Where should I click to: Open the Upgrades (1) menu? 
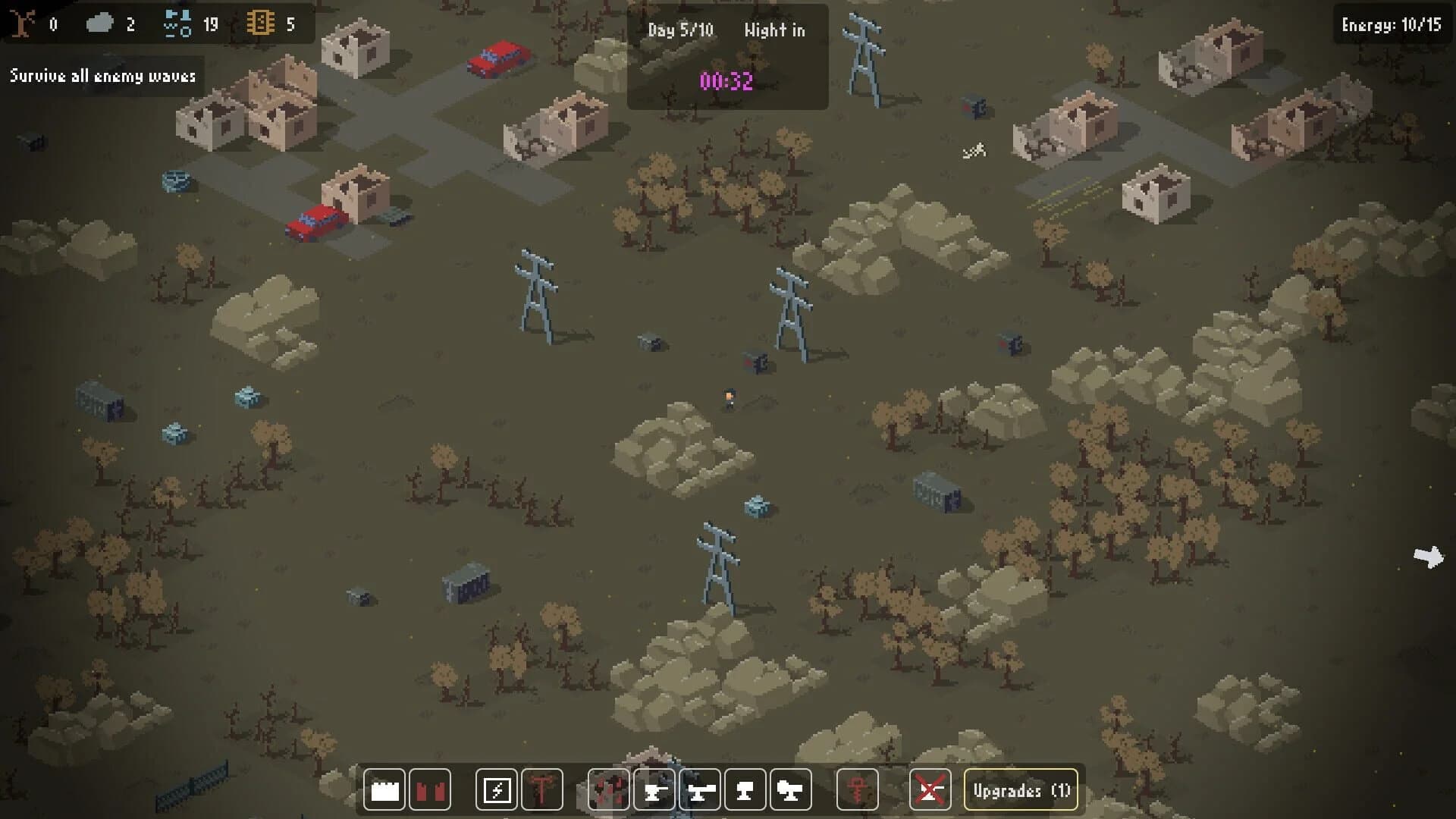(1021, 789)
